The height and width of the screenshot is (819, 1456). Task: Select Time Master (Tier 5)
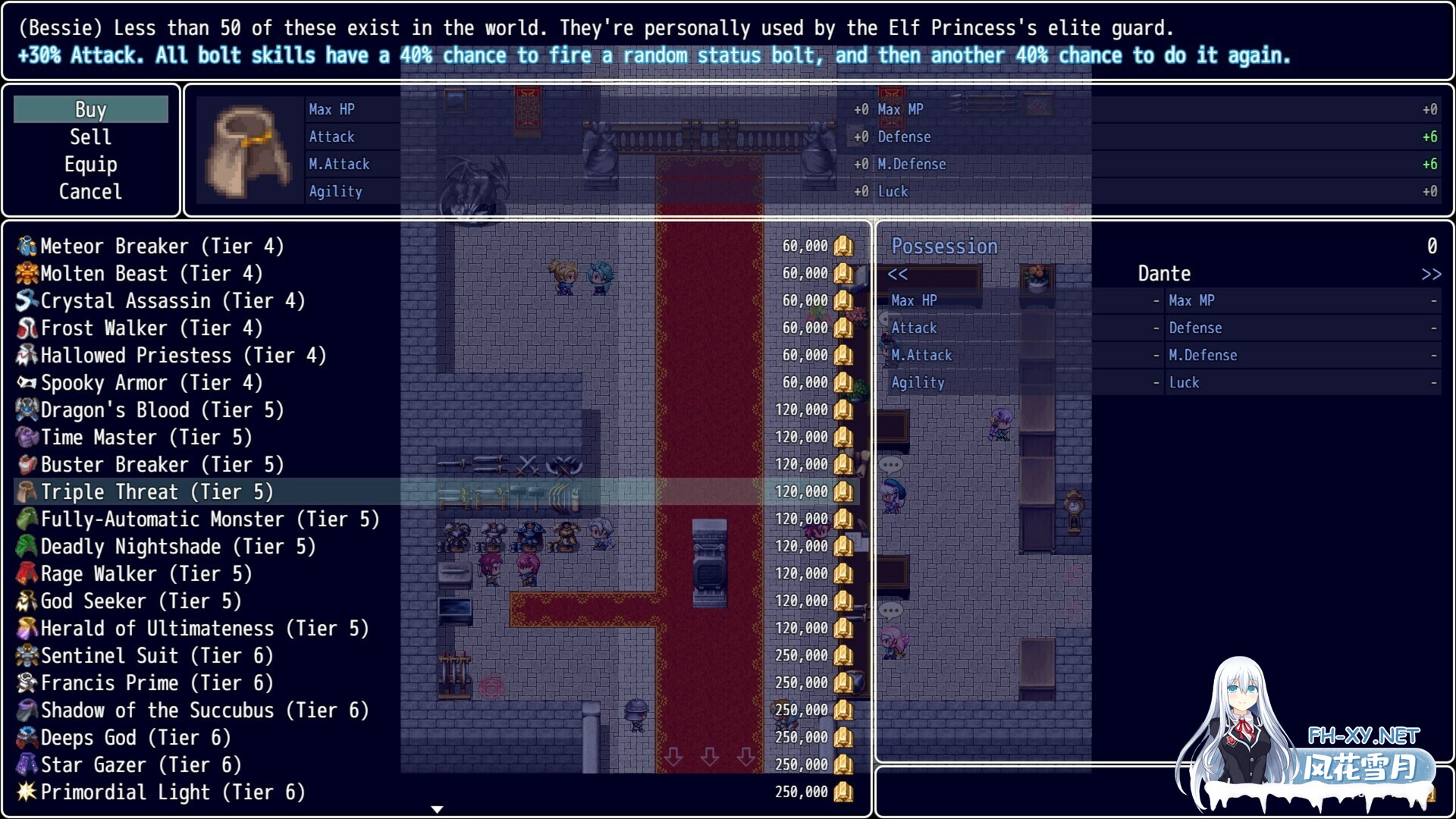pos(146,437)
